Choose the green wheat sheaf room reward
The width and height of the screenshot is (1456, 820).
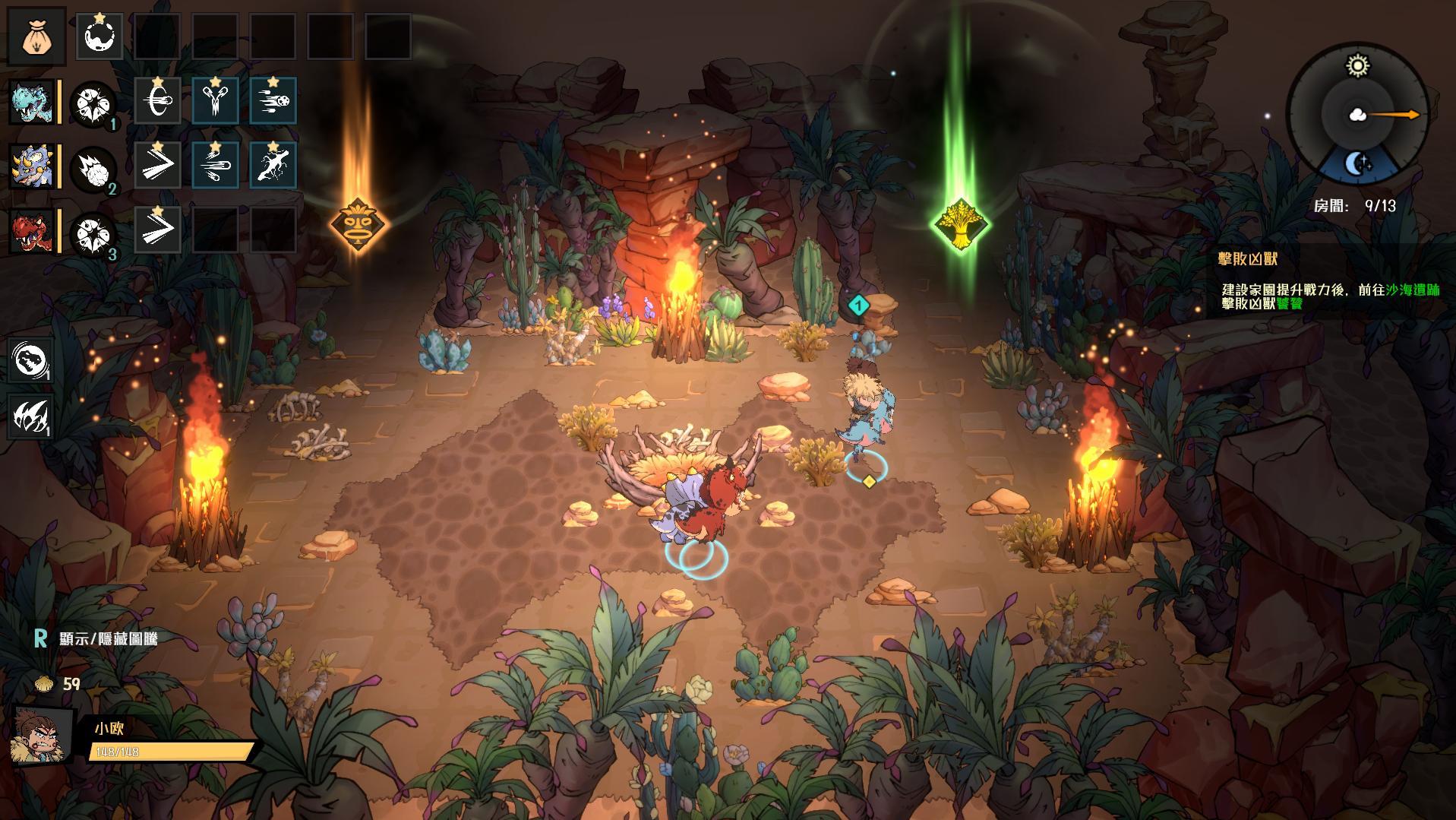(x=960, y=224)
